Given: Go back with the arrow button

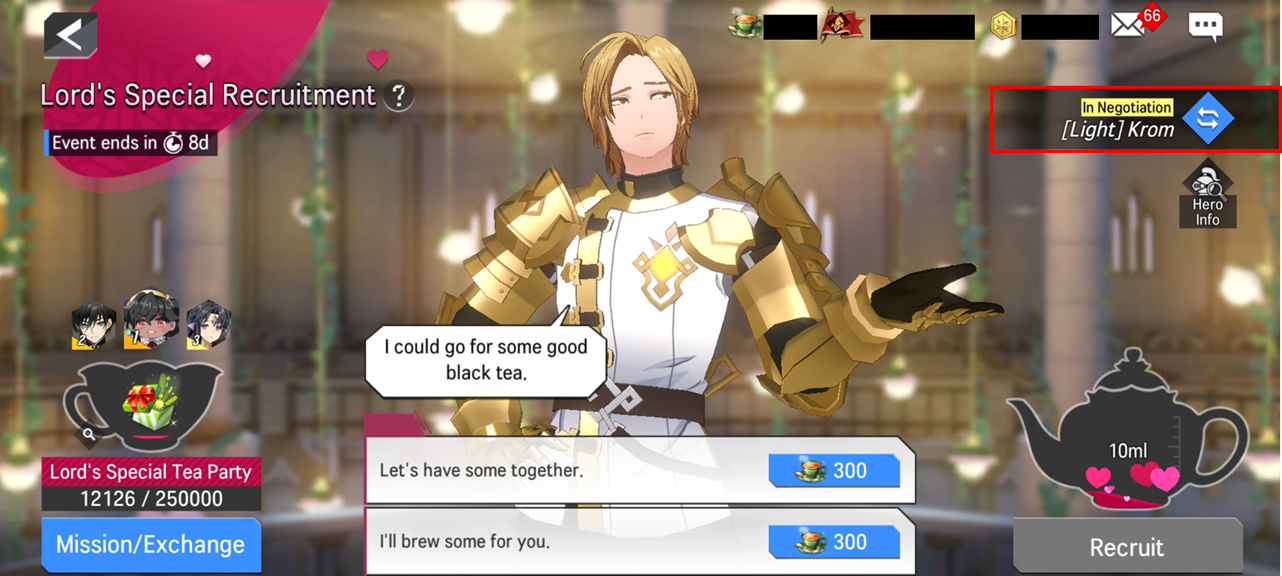Looking at the screenshot, I should pos(70,35).
